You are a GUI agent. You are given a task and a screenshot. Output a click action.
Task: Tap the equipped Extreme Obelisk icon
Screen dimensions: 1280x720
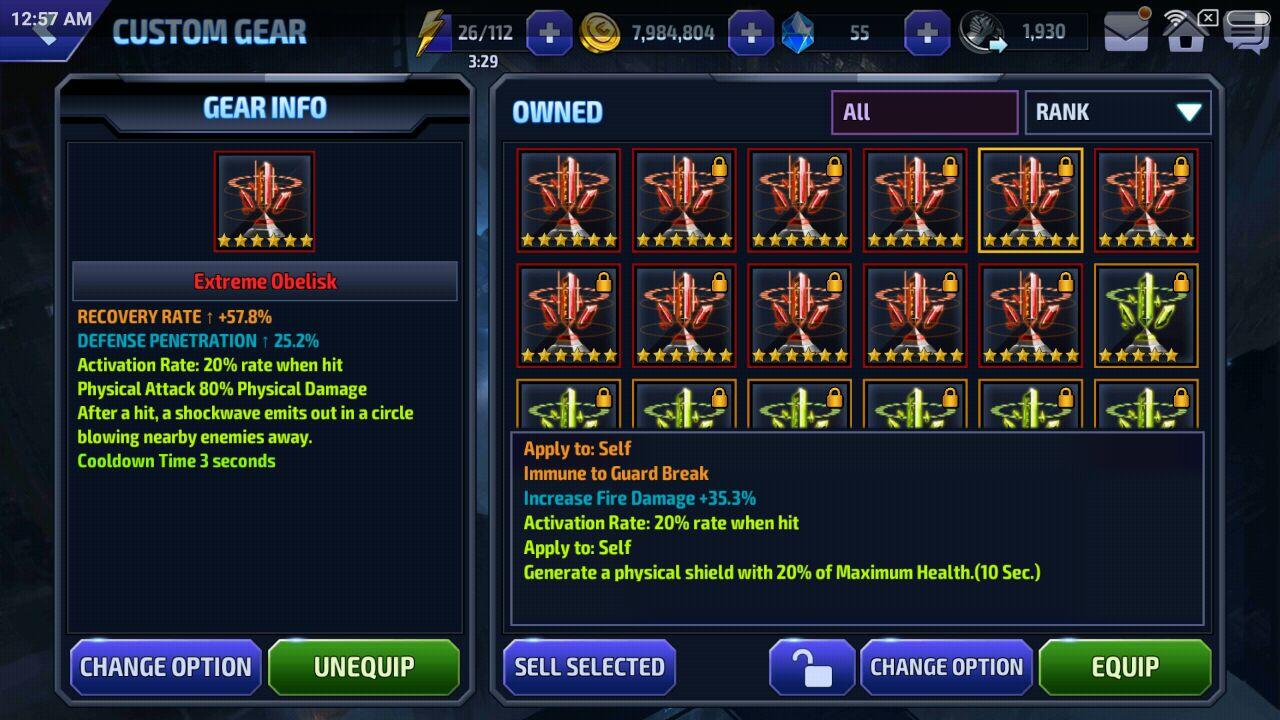pos(264,201)
